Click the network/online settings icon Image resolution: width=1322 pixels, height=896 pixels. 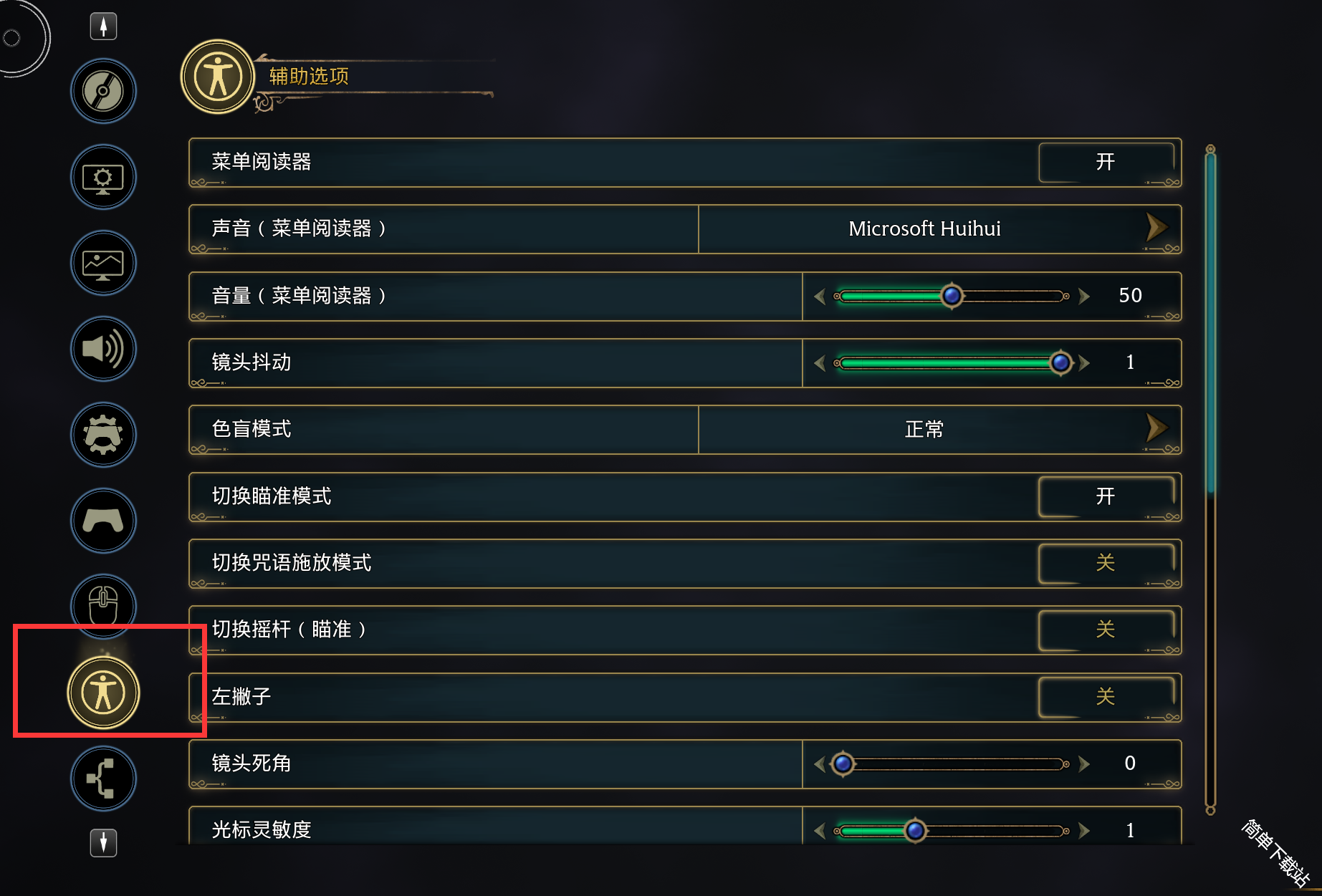(102, 779)
